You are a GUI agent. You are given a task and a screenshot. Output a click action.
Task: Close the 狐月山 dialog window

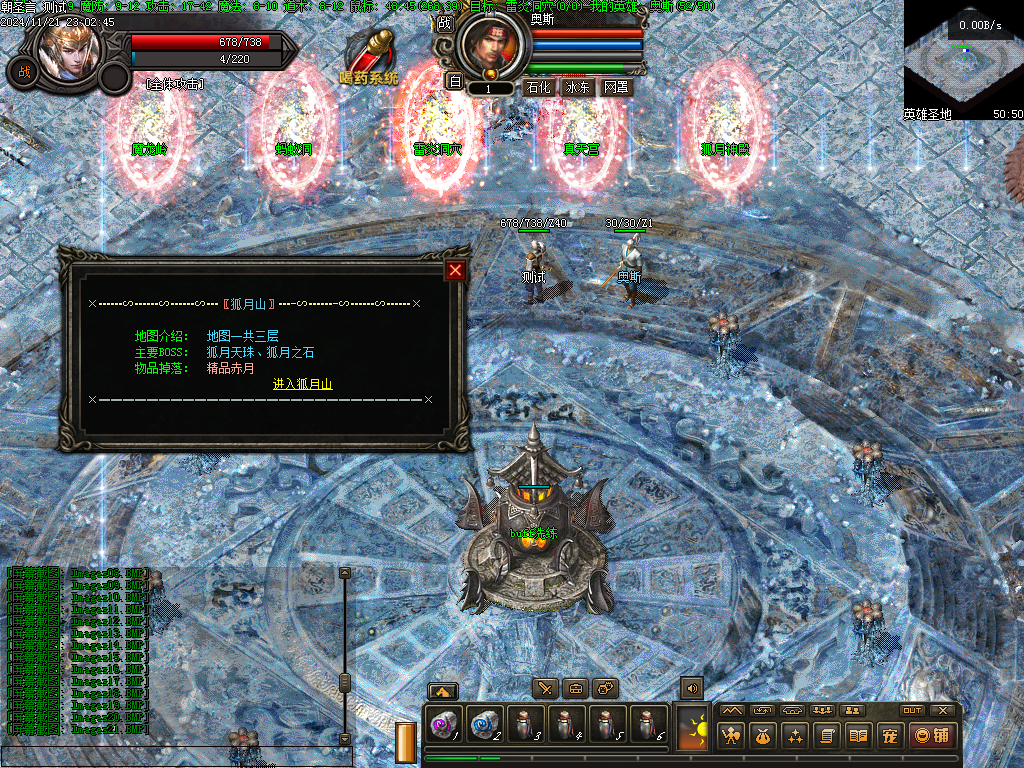point(455,270)
